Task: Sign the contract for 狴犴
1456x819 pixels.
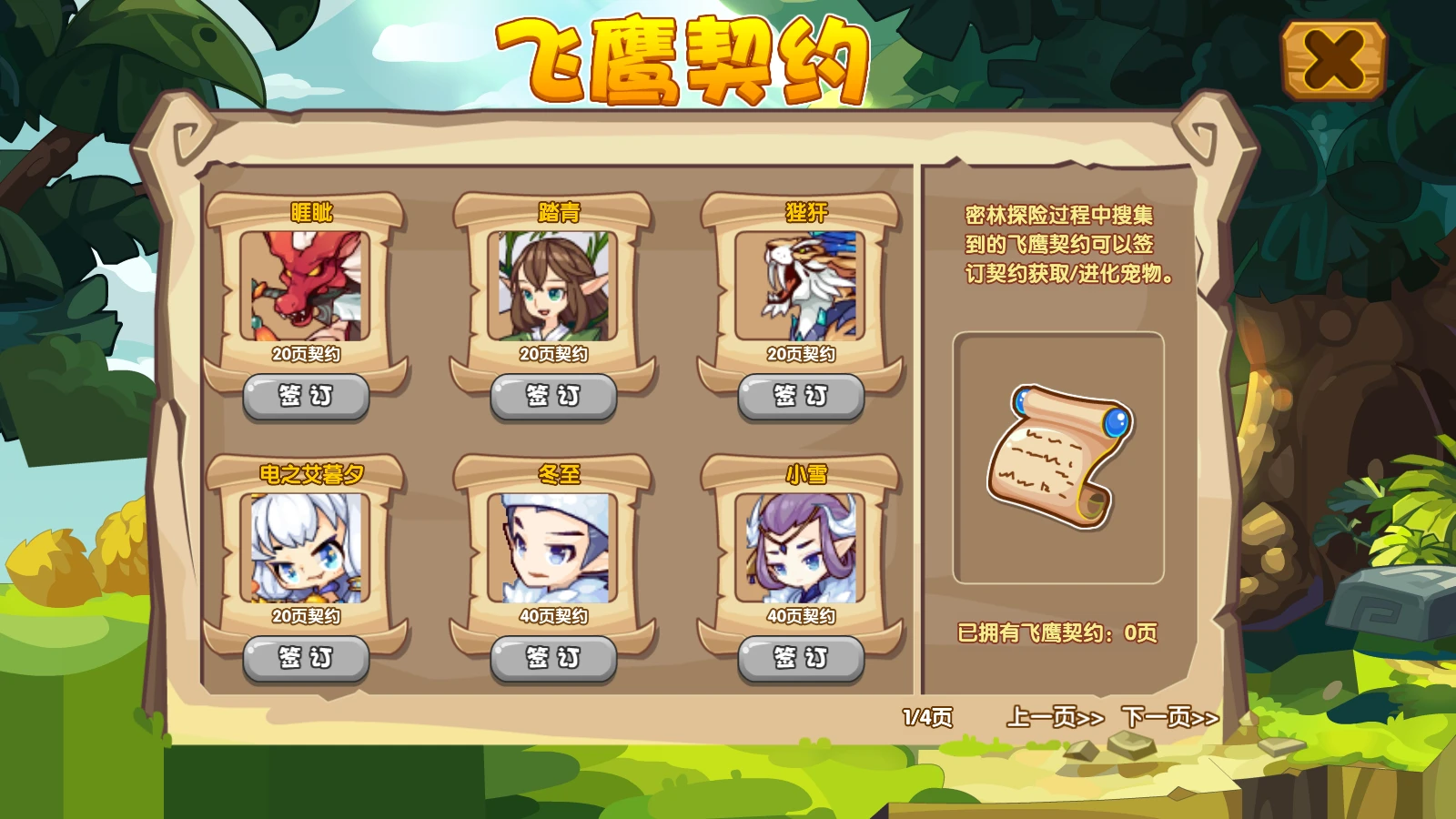Action: pos(803,395)
